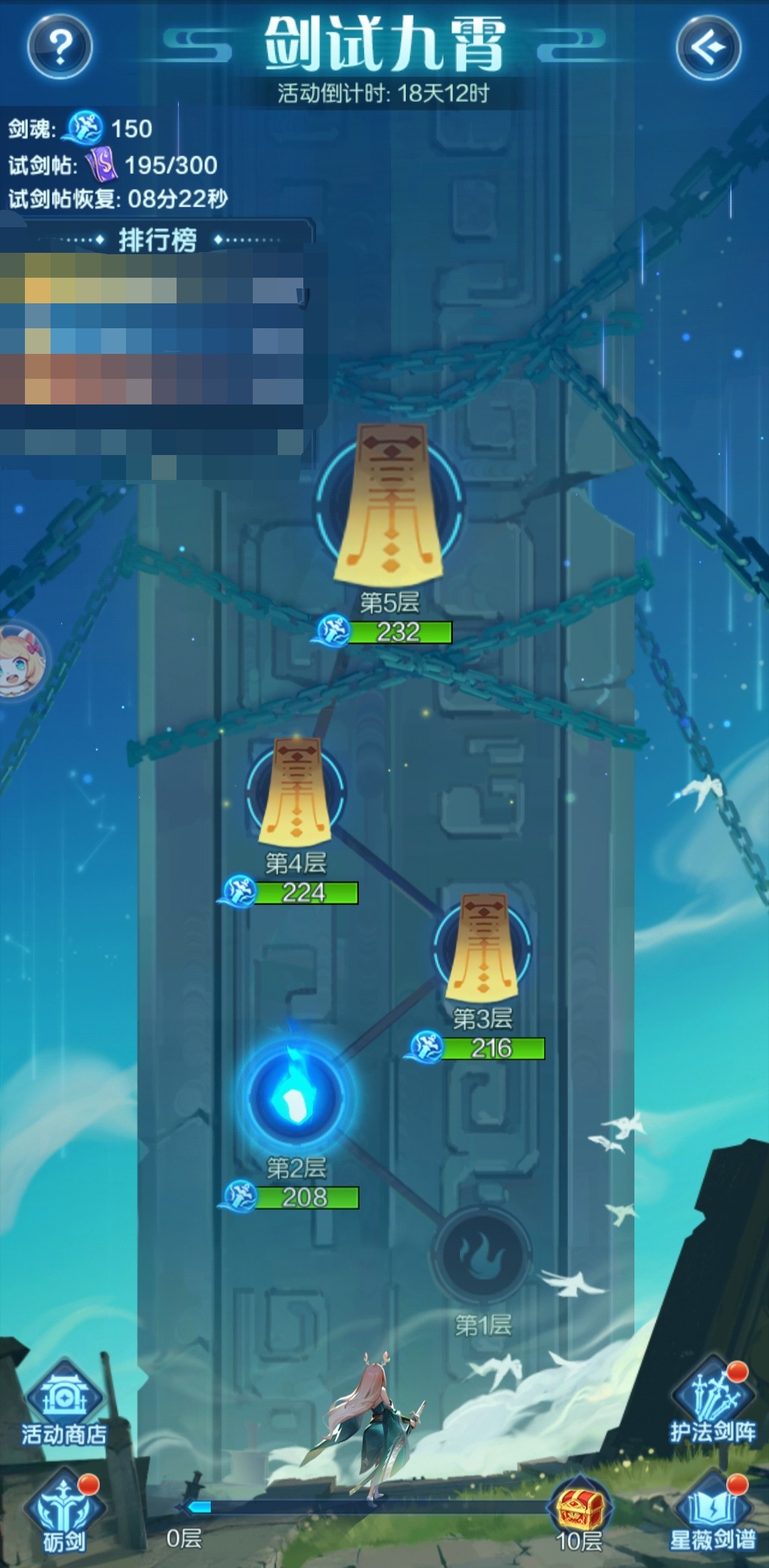Open the 排行榜 leaderboard panel
This screenshot has width=769, height=1568.
pos(157,240)
